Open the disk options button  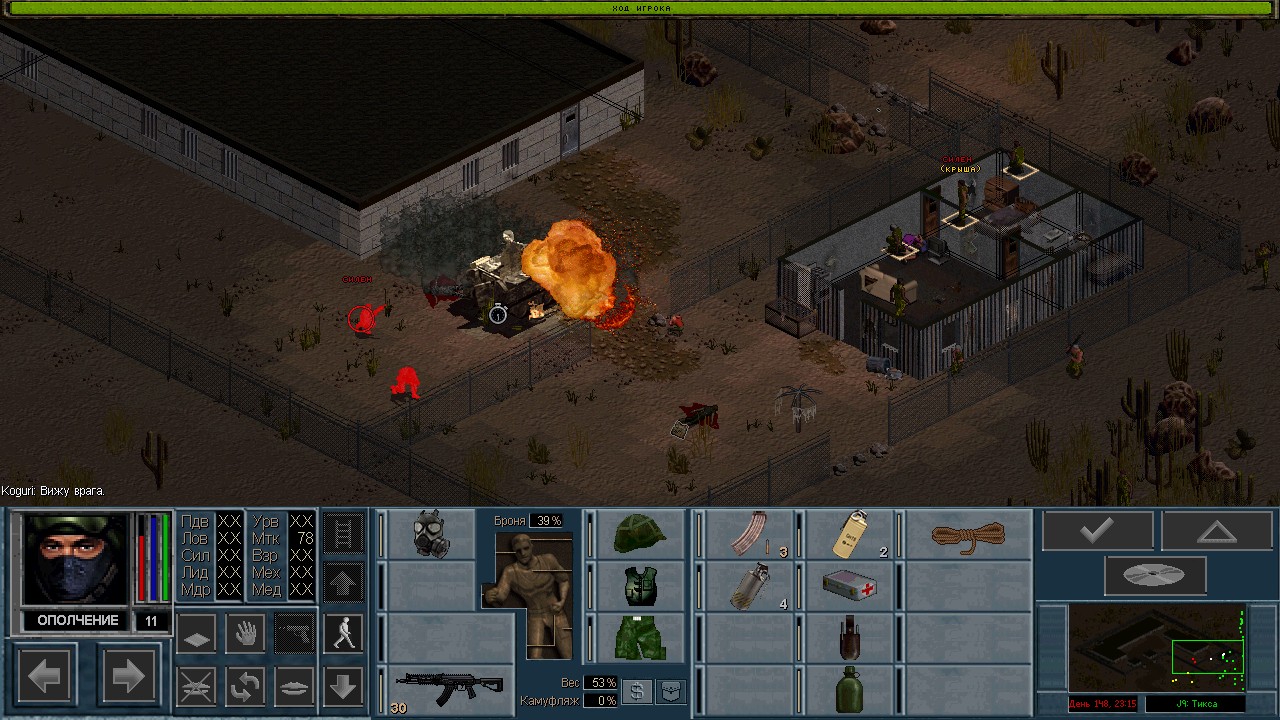pyautogui.click(x=1154, y=575)
